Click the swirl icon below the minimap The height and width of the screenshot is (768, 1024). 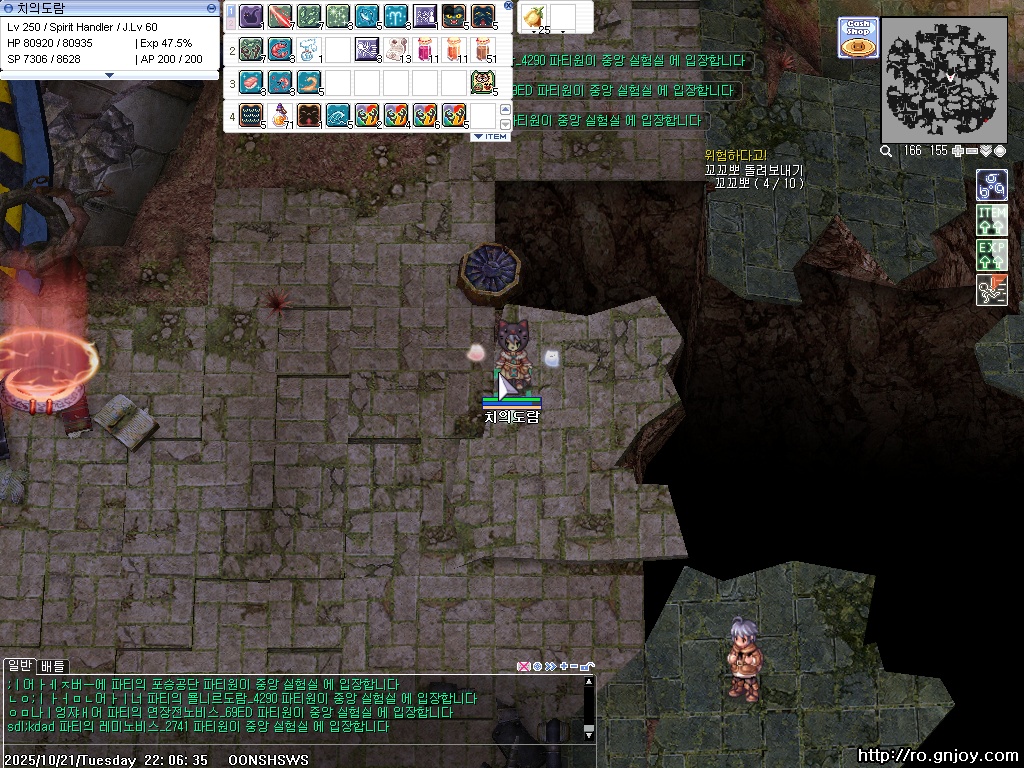pyautogui.click(x=991, y=185)
